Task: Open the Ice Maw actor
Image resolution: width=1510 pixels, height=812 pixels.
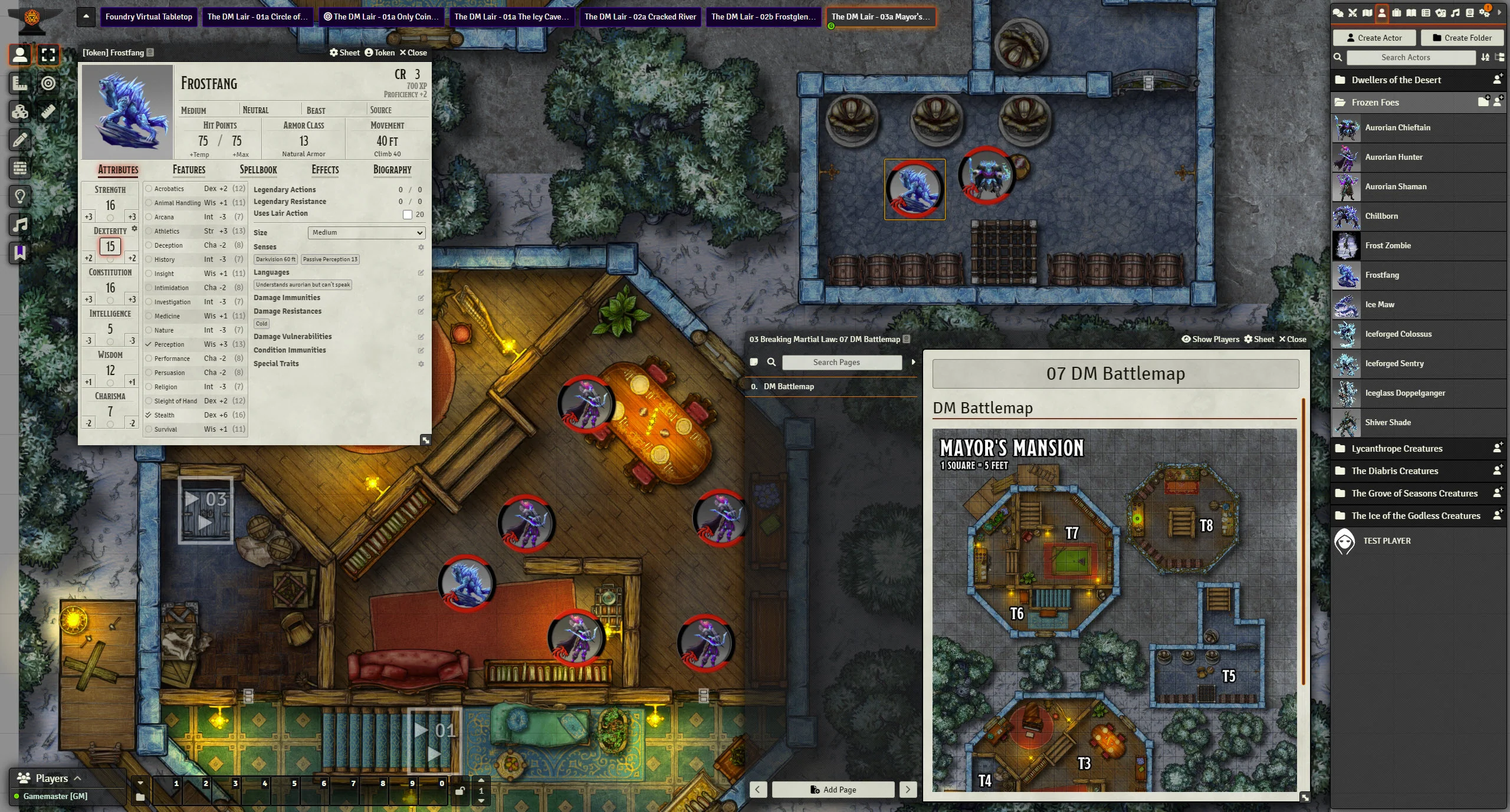Action: click(1380, 305)
